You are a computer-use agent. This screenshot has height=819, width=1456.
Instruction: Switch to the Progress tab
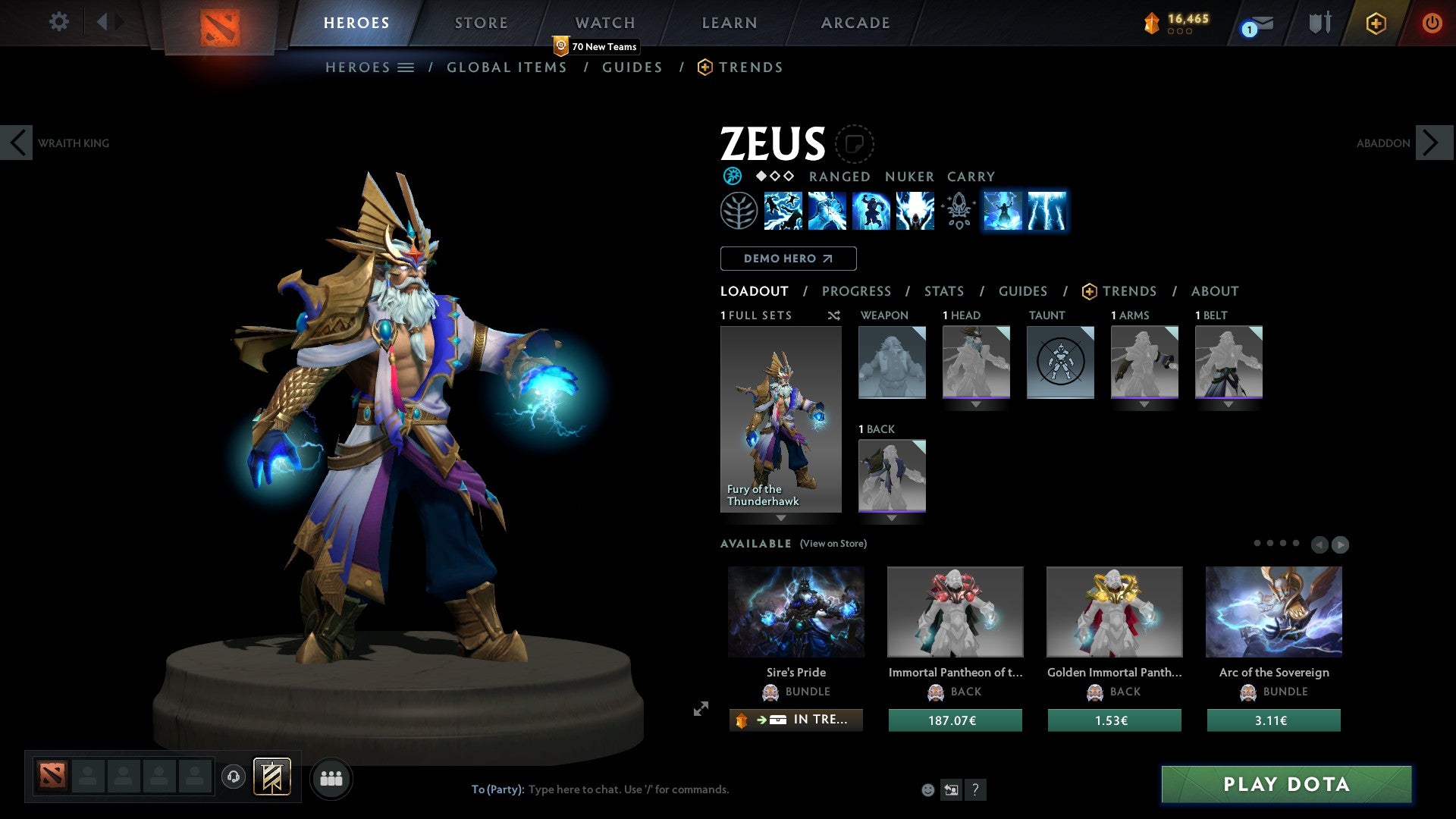[x=857, y=291]
